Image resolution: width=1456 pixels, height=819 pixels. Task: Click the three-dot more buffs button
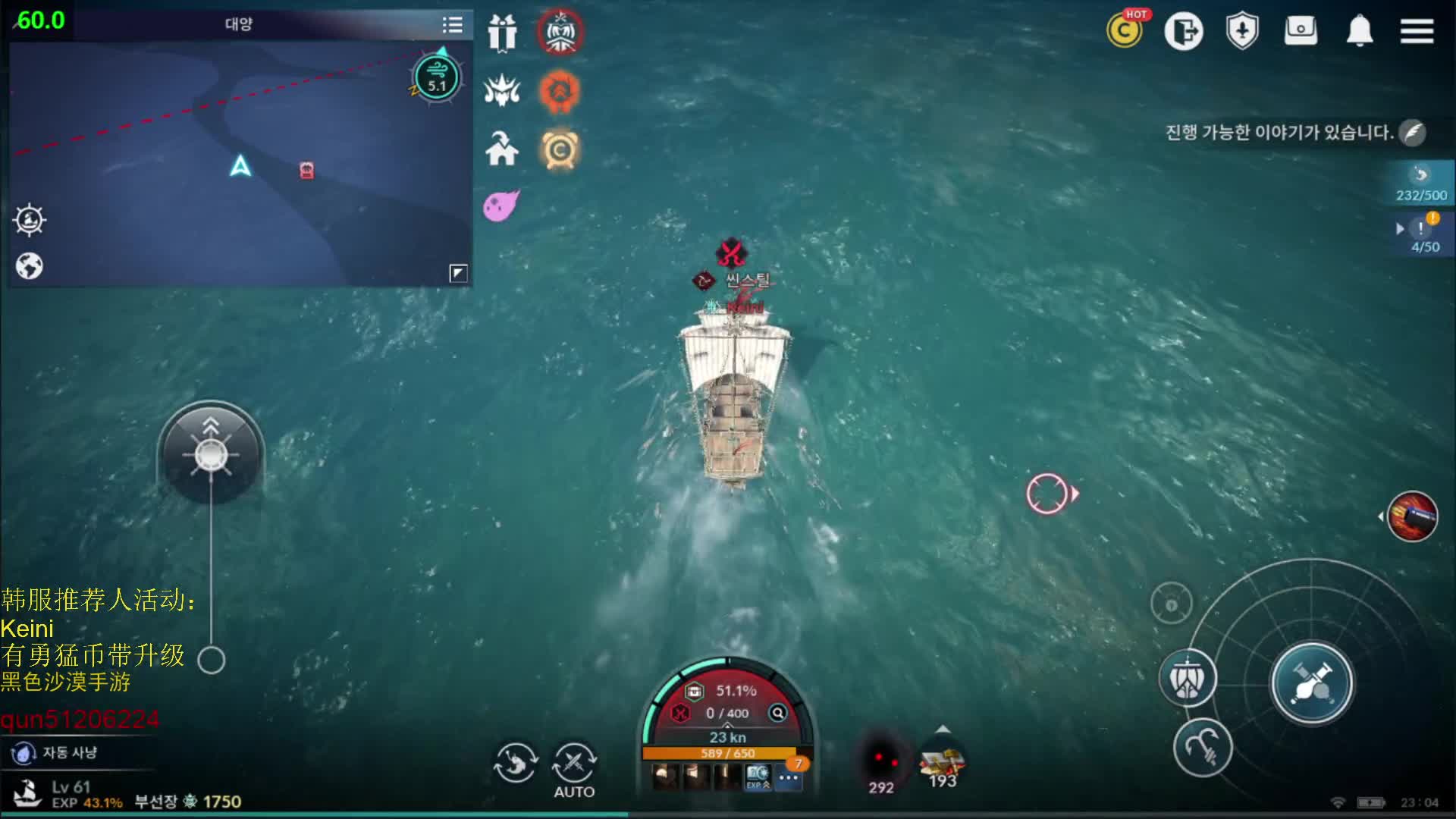[789, 777]
